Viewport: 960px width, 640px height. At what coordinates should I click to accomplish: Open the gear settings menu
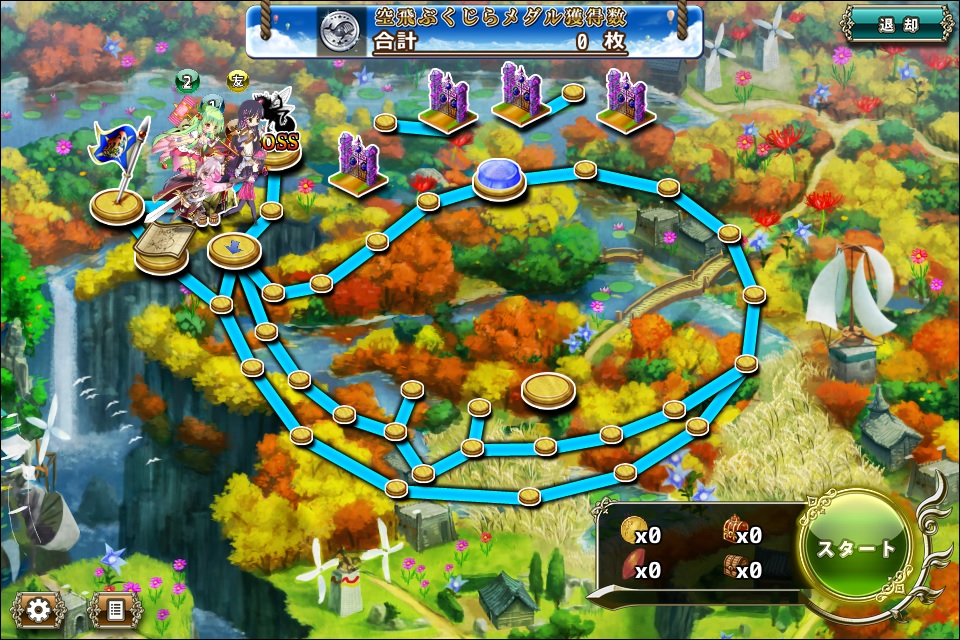[39, 609]
